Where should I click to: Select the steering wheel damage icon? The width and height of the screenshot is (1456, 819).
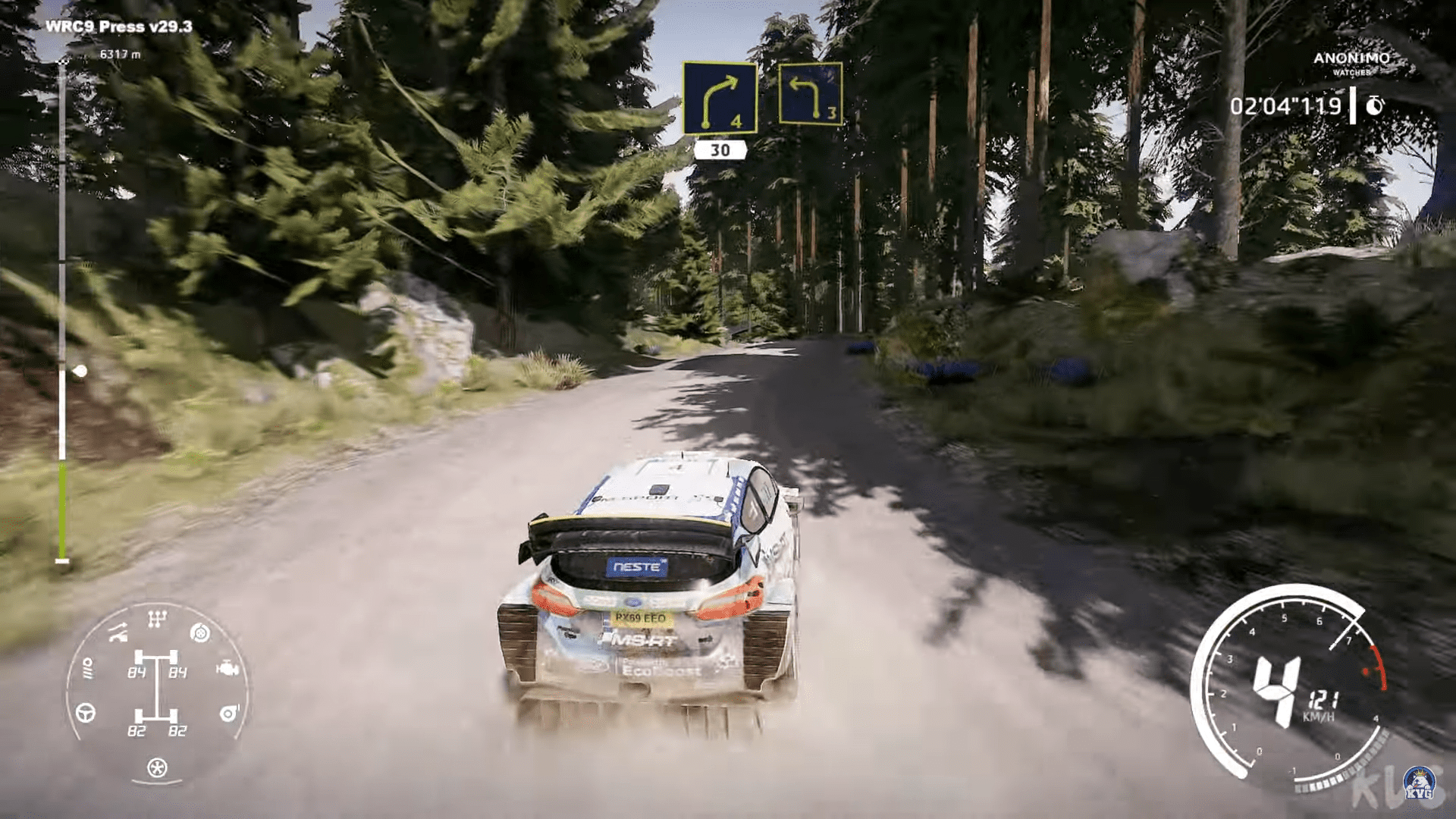pyautogui.click(x=86, y=713)
